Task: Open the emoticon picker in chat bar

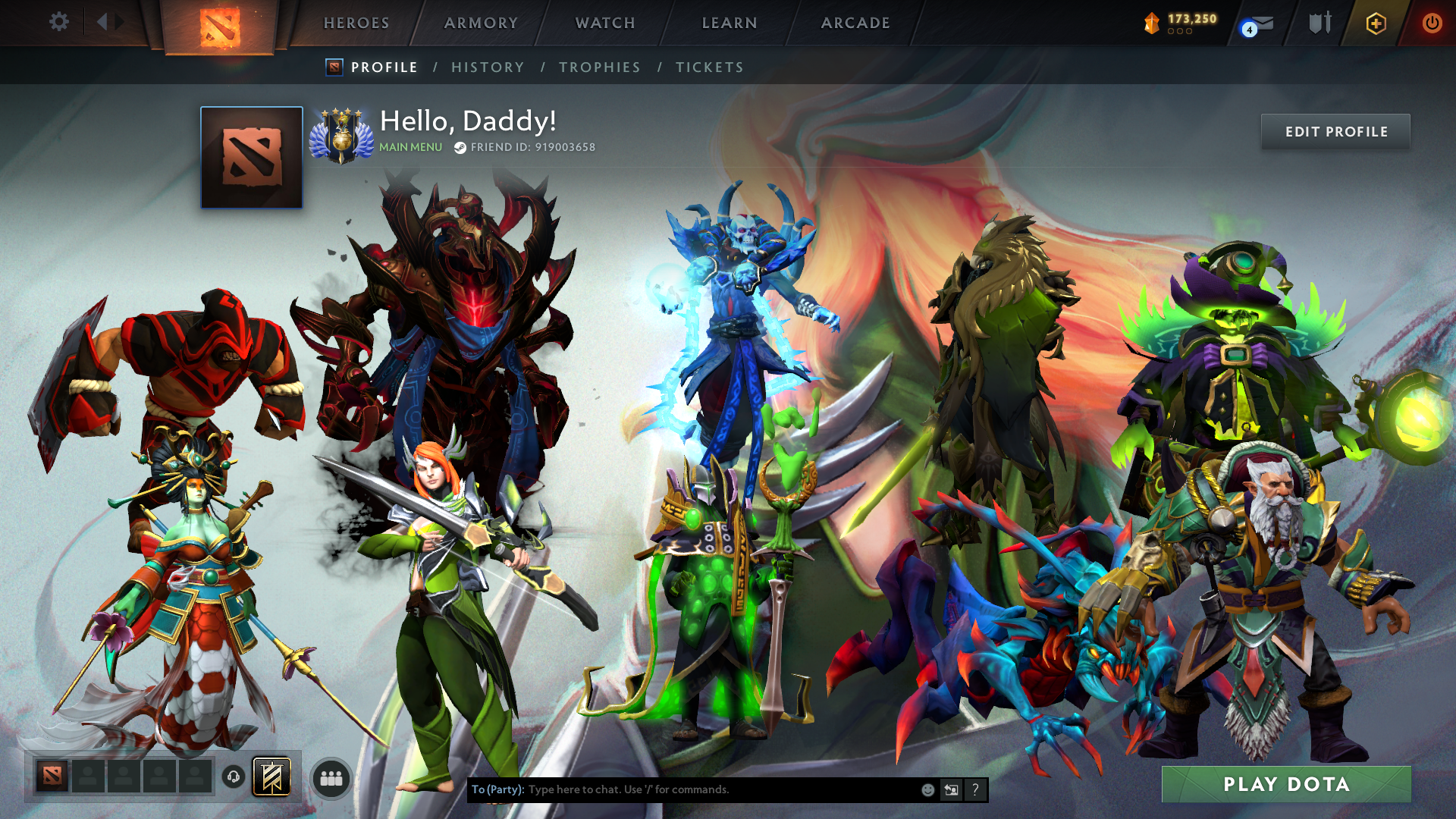Action: tap(927, 789)
